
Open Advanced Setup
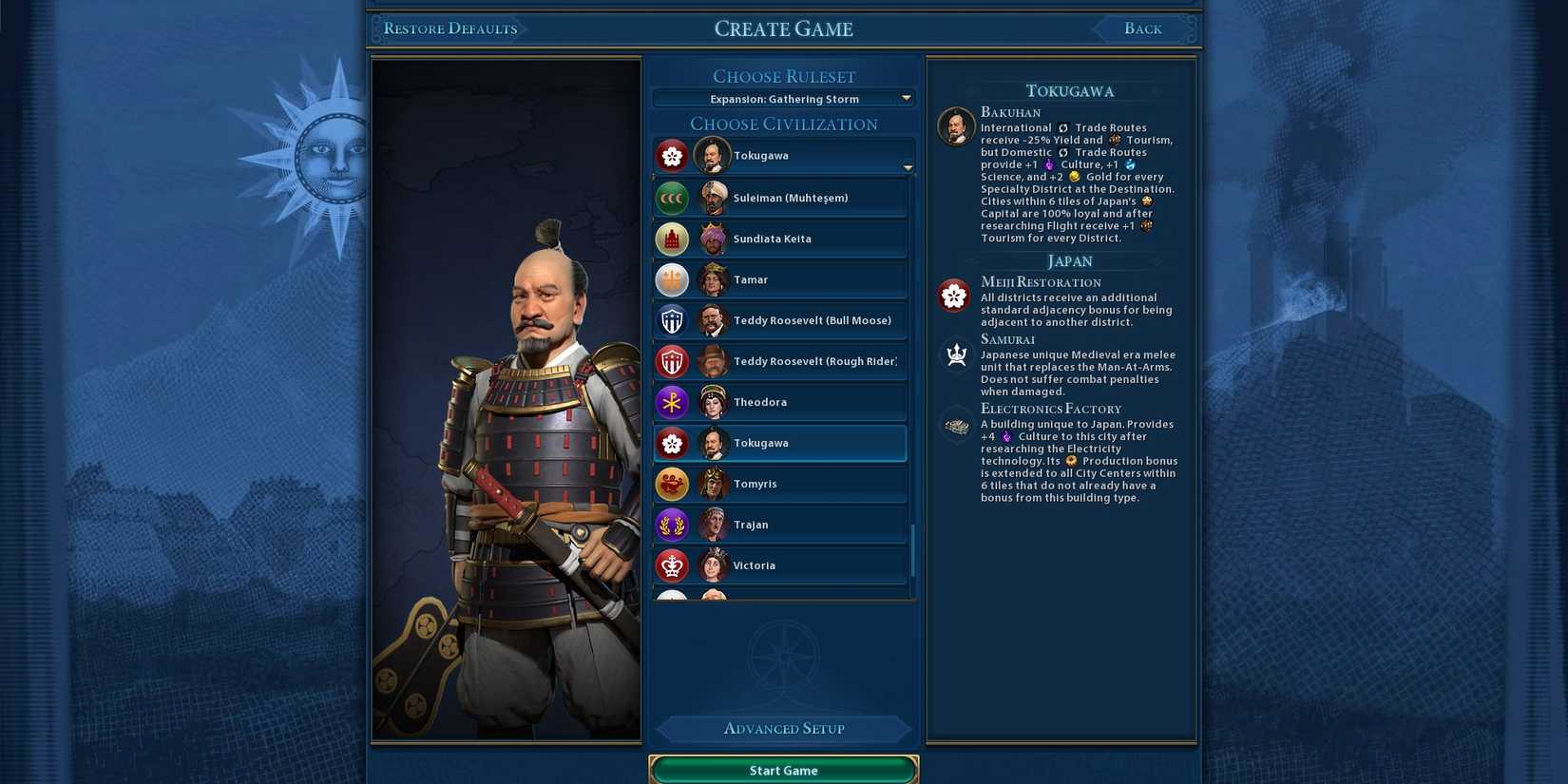783,728
